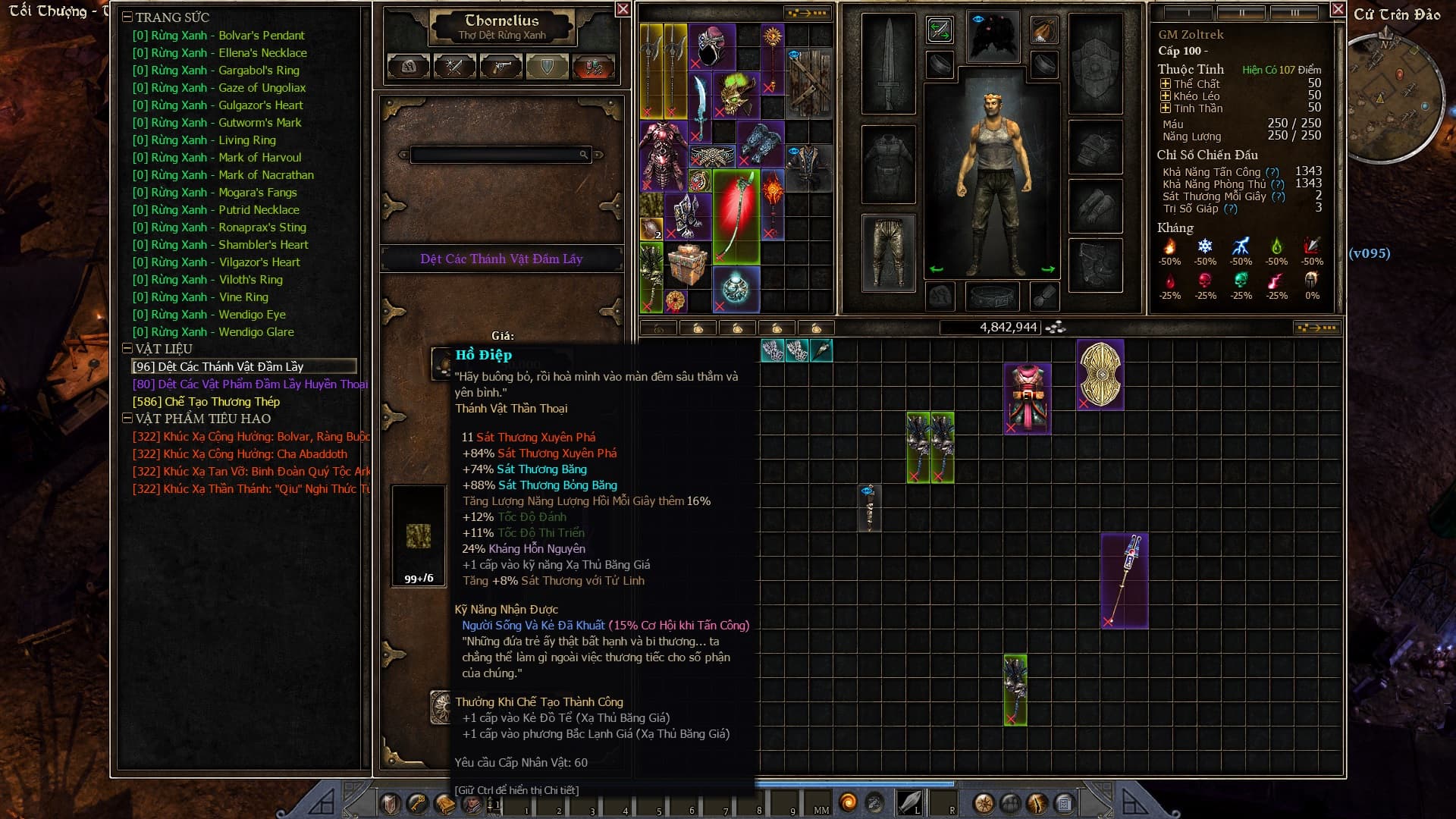Image resolution: width=1456 pixels, height=819 pixels.
Task: Add a point to Khéo Léo
Action: click(x=1166, y=96)
